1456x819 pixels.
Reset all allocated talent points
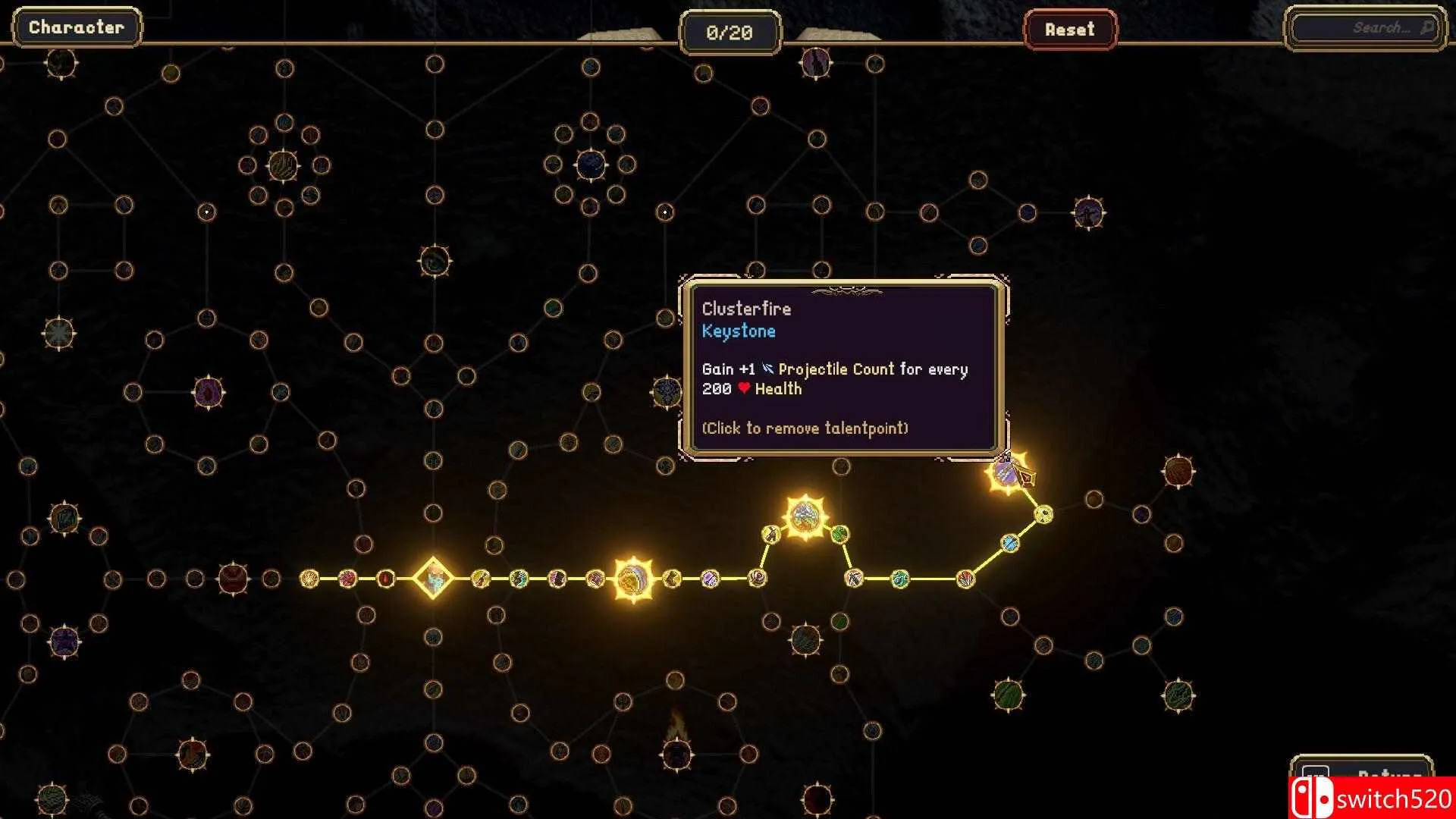[1069, 30]
